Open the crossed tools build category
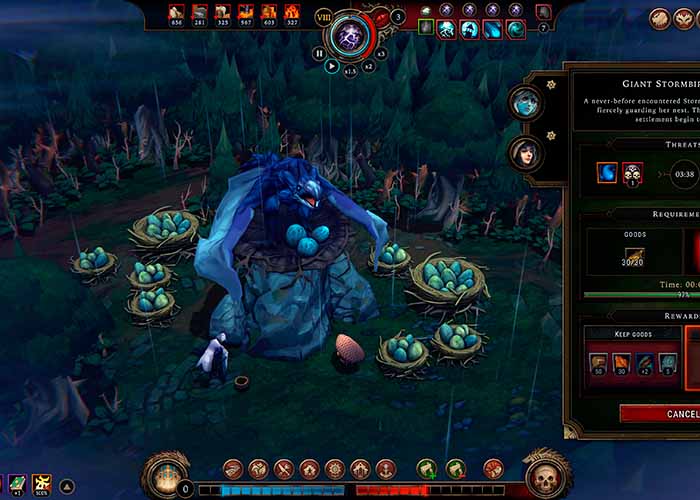Screen dimensions: 700x500 [x=284, y=468]
